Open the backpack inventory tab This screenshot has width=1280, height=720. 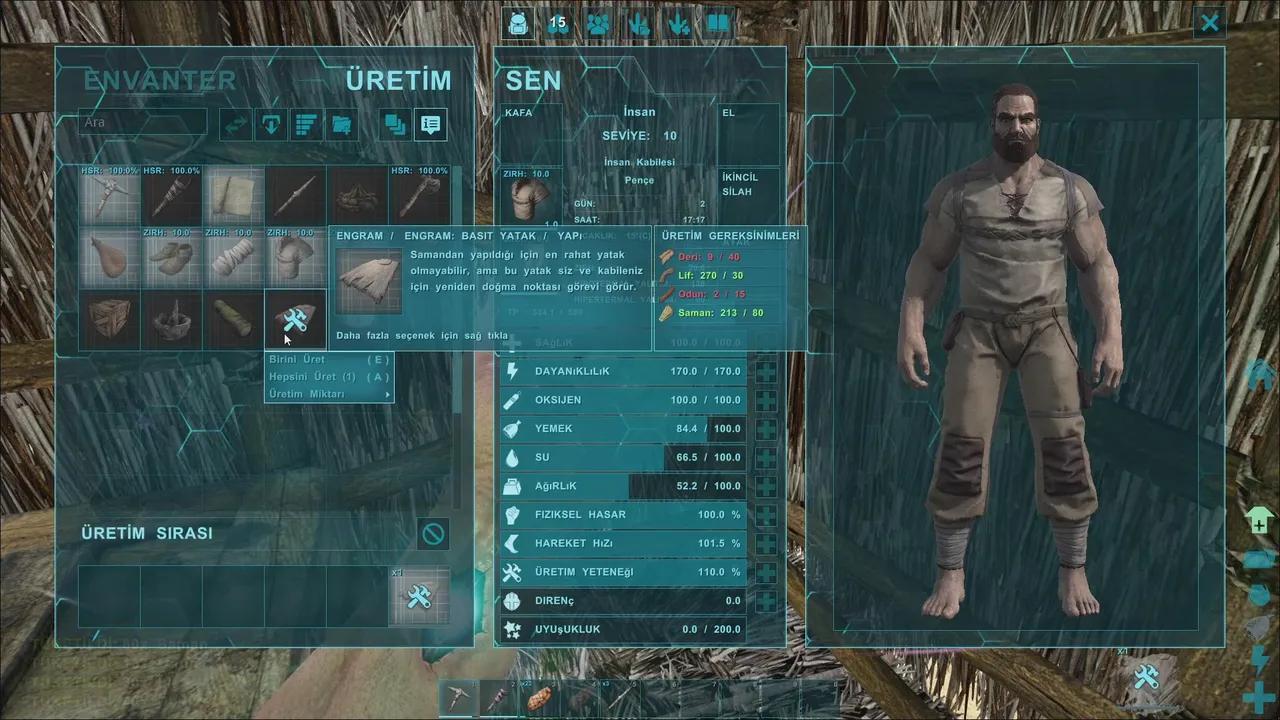(518, 22)
